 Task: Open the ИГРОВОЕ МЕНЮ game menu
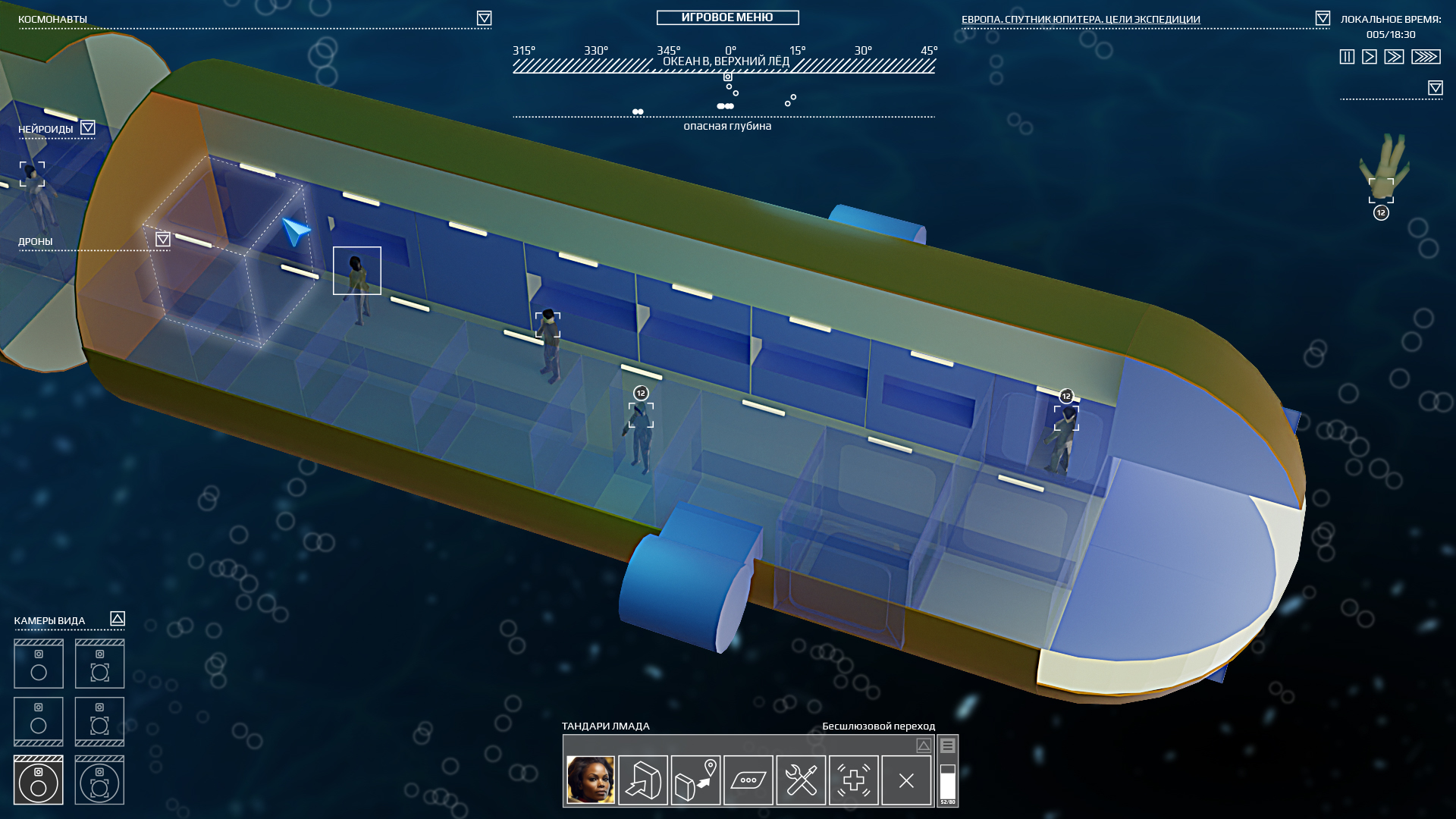coord(727,17)
